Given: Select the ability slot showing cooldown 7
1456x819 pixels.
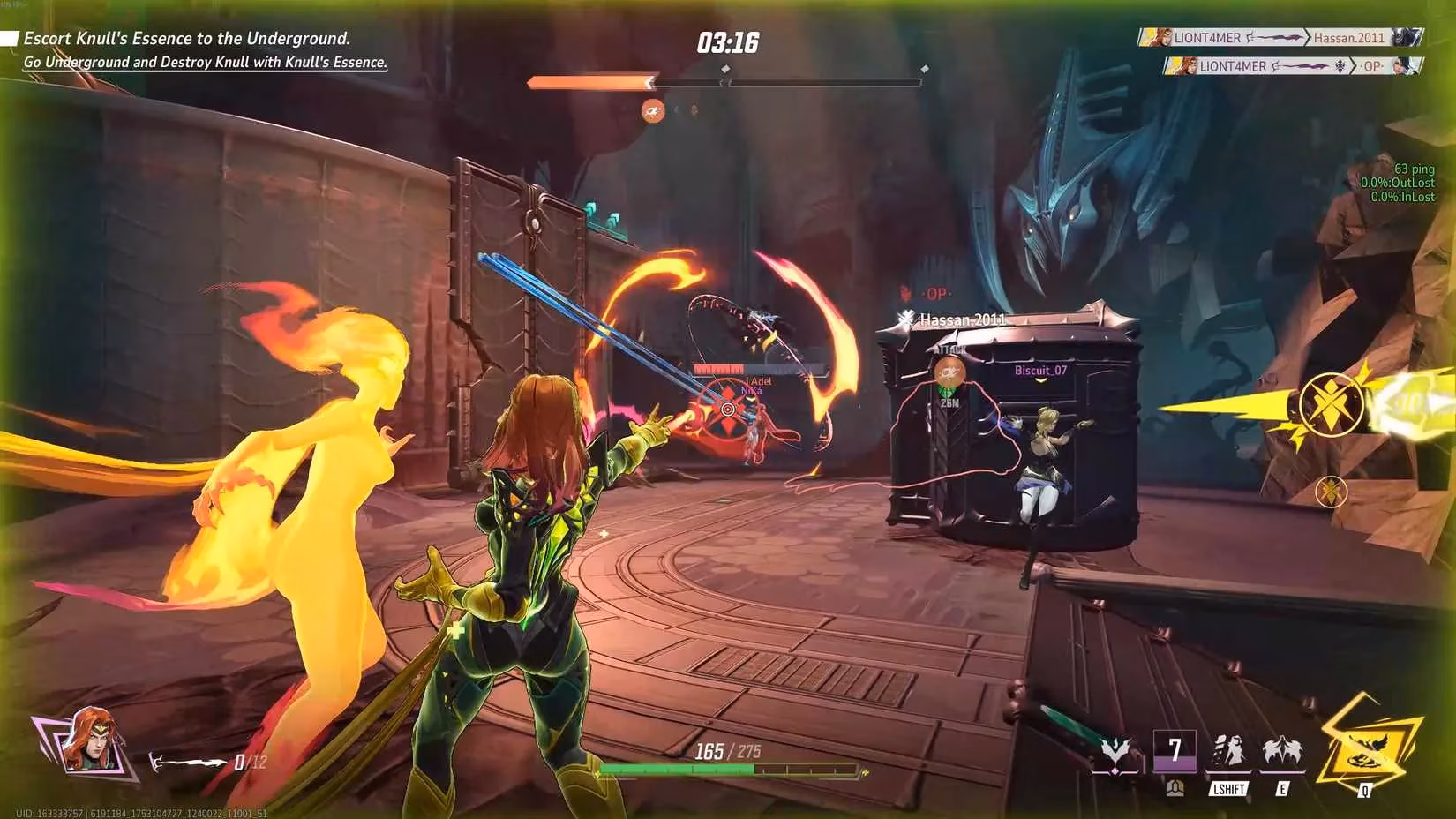Looking at the screenshot, I should tap(1175, 753).
